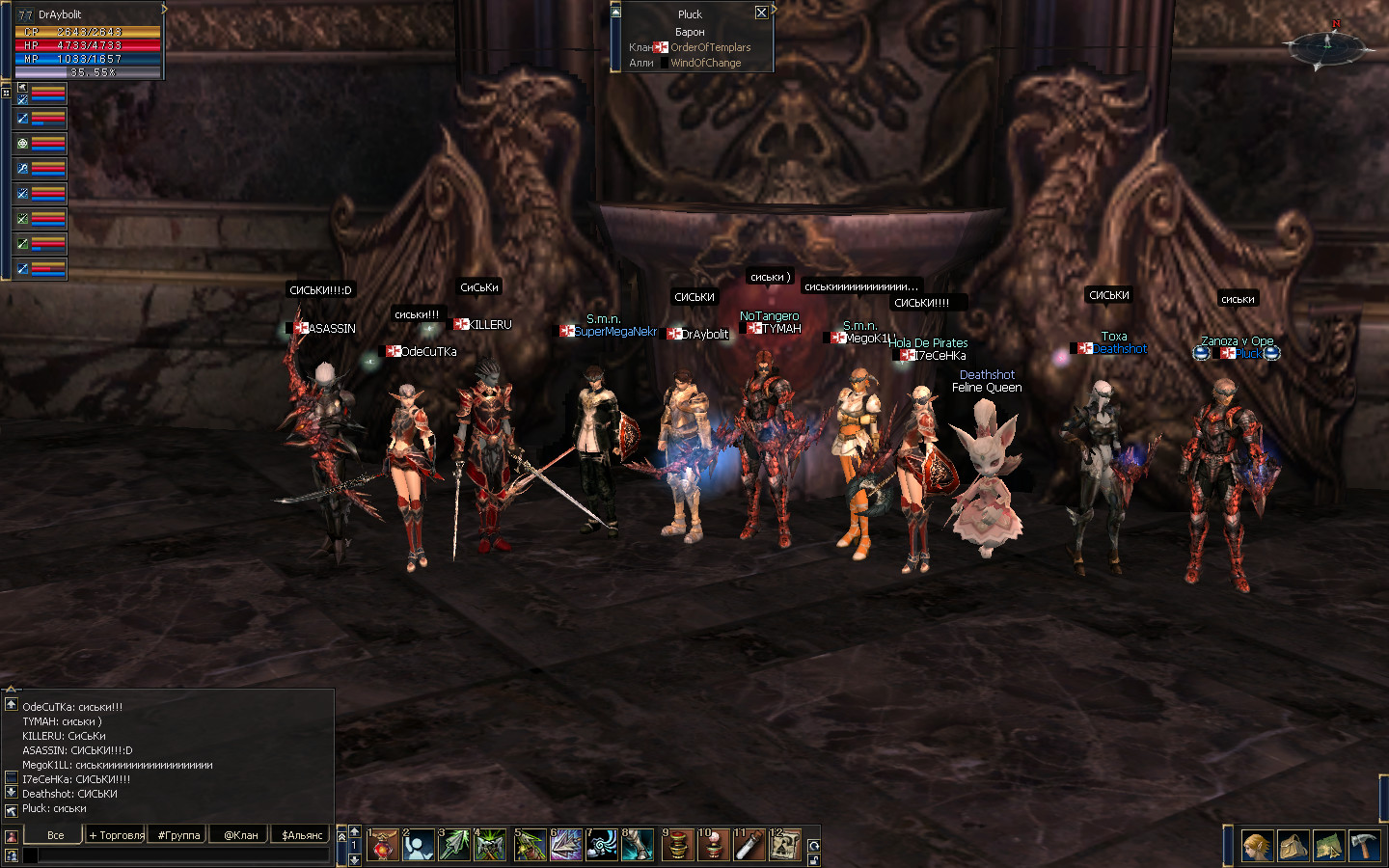Open the world map icon
The image size is (1389, 868).
(1329, 846)
